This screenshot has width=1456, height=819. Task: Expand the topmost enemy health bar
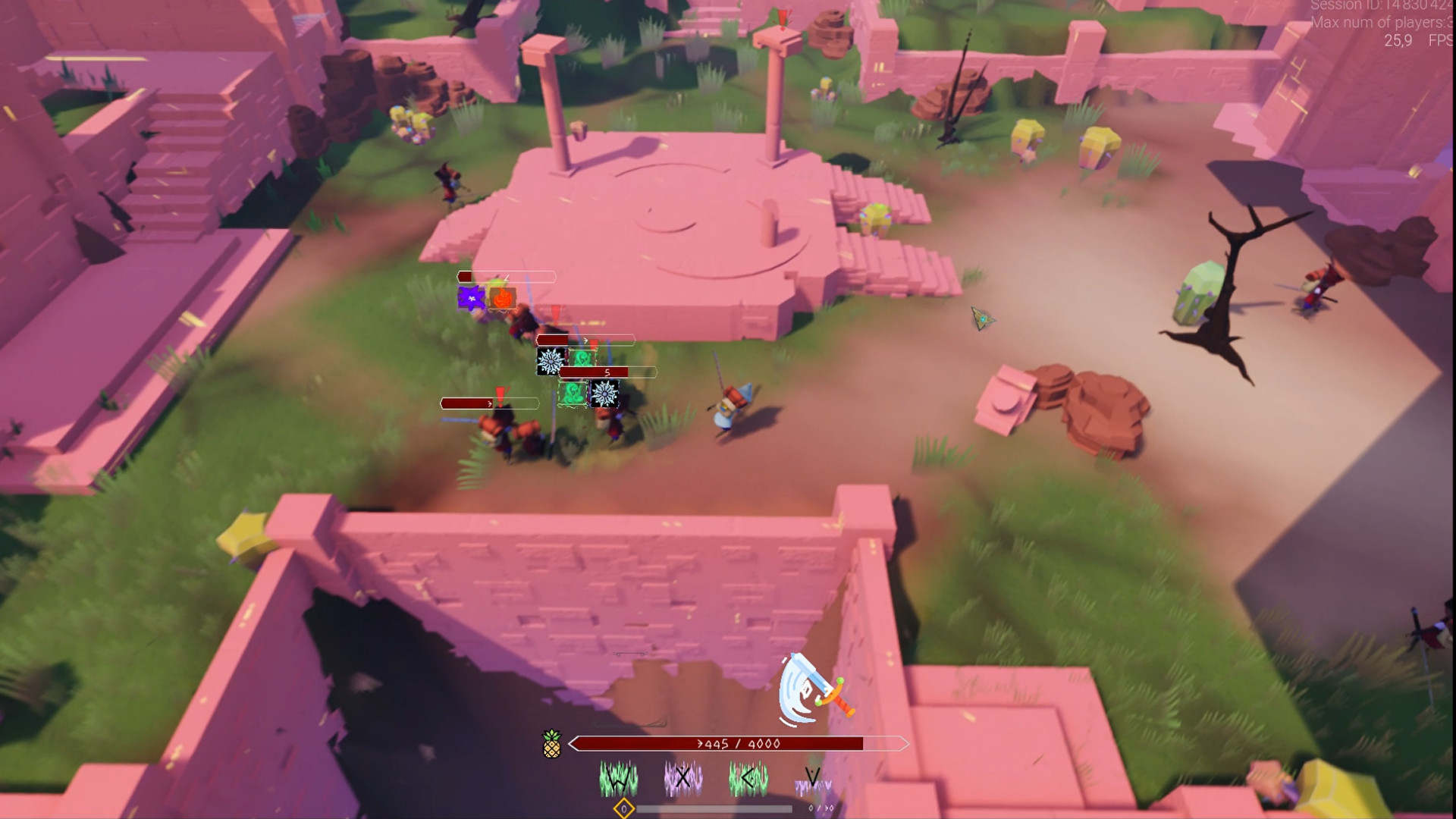(x=505, y=277)
